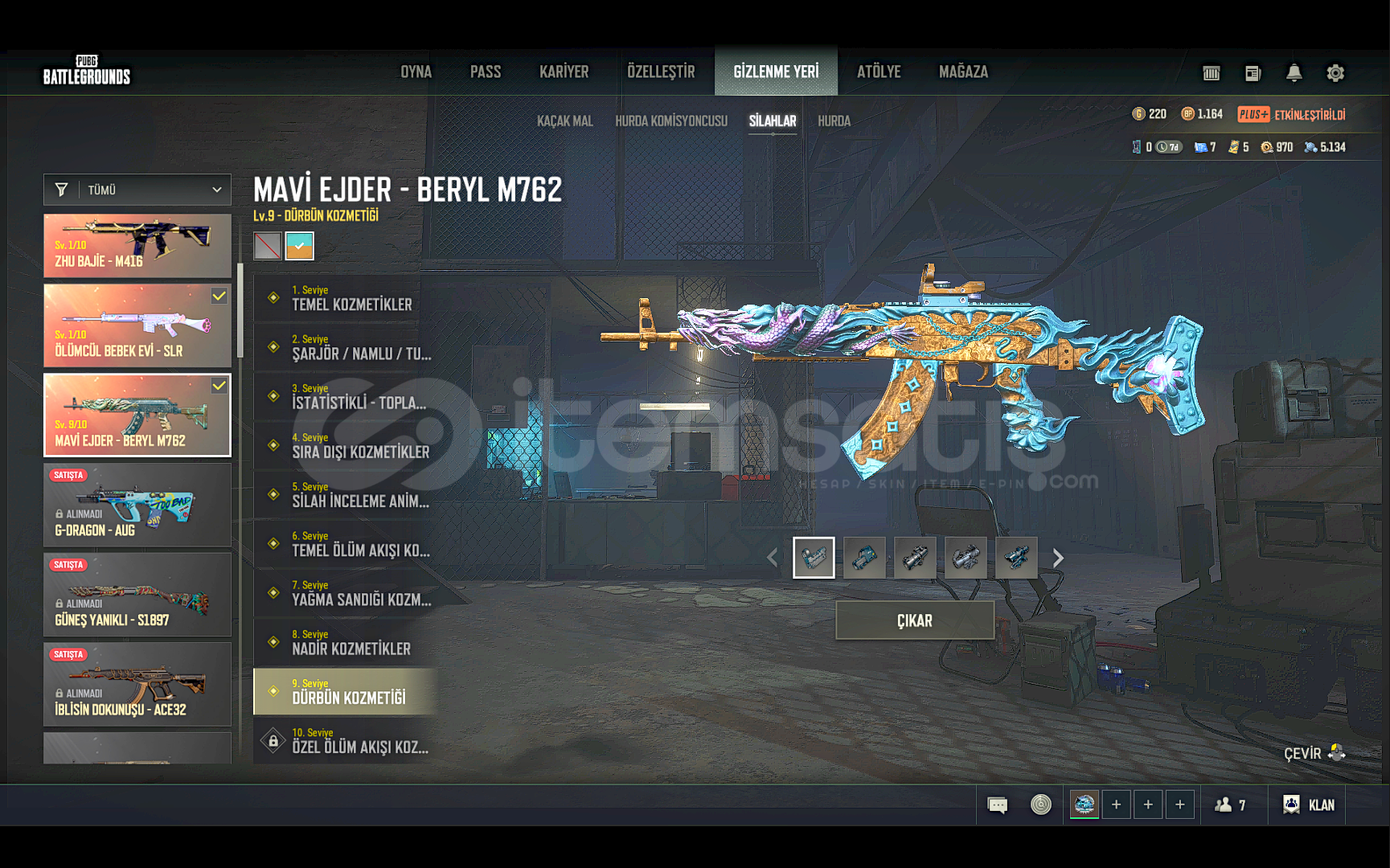Click the ÇIKAR button
The height and width of the screenshot is (868, 1390).
click(915, 620)
